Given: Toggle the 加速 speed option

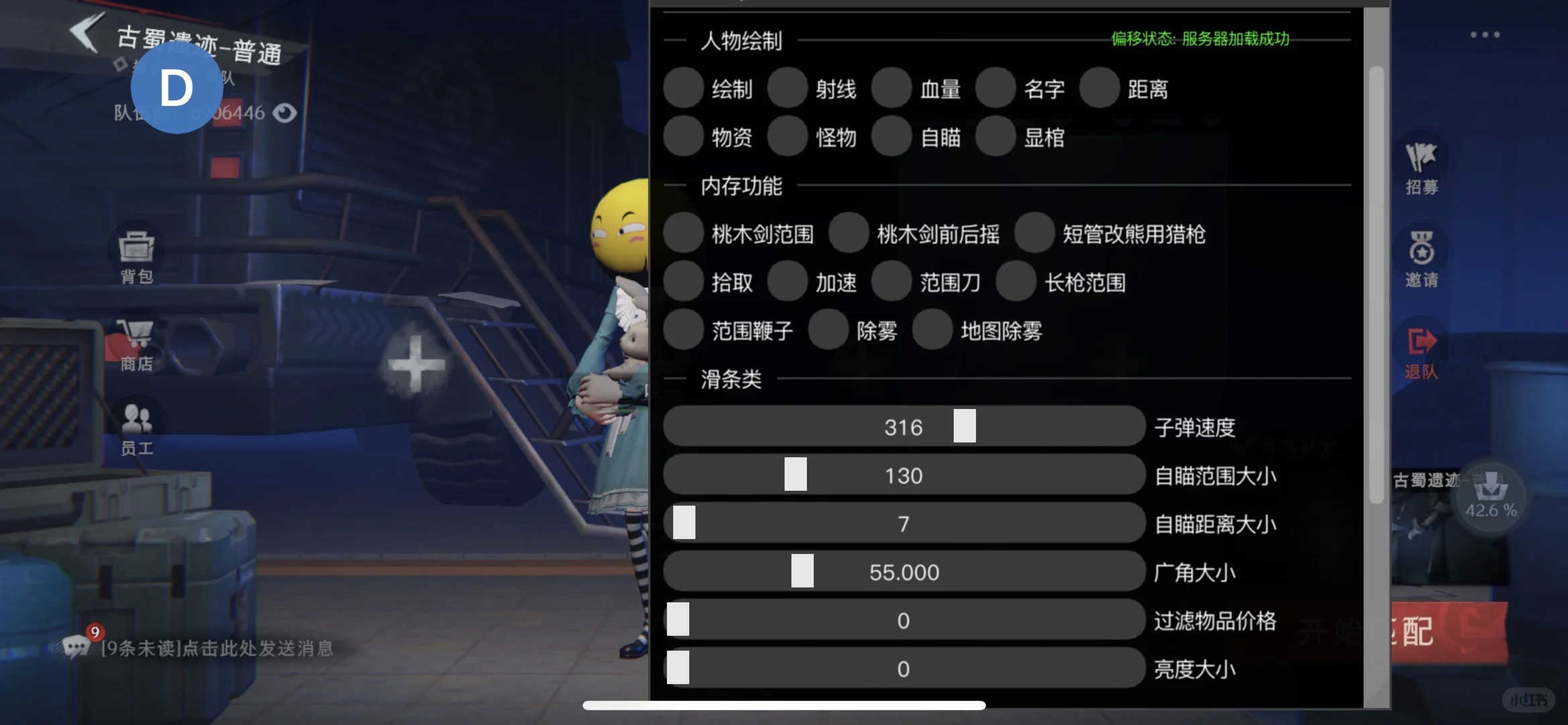Looking at the screenshot, I should [788, 282].
